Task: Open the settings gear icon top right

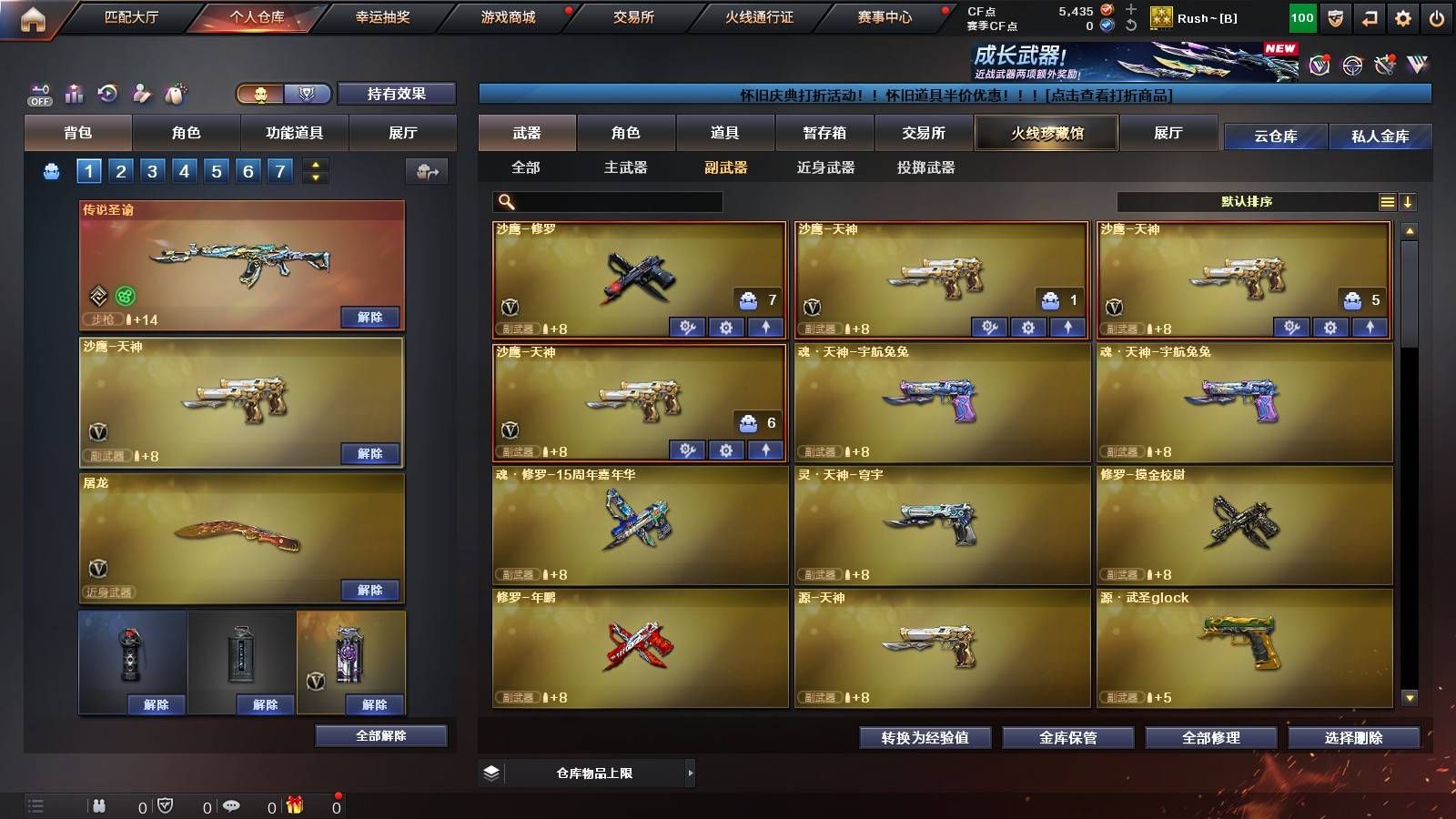Action: tap(1402, 17)
